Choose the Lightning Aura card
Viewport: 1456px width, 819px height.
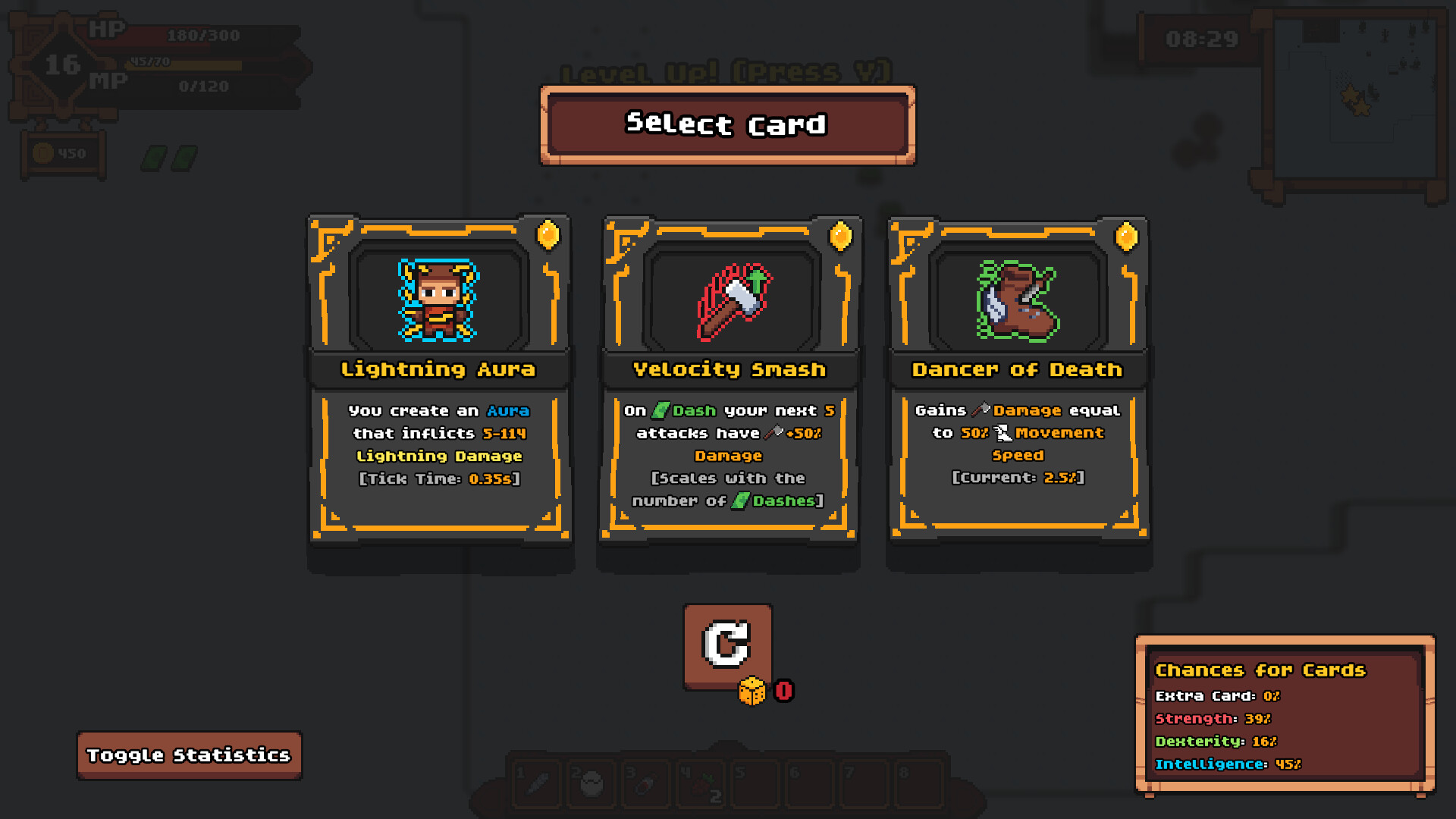point(439,379)
